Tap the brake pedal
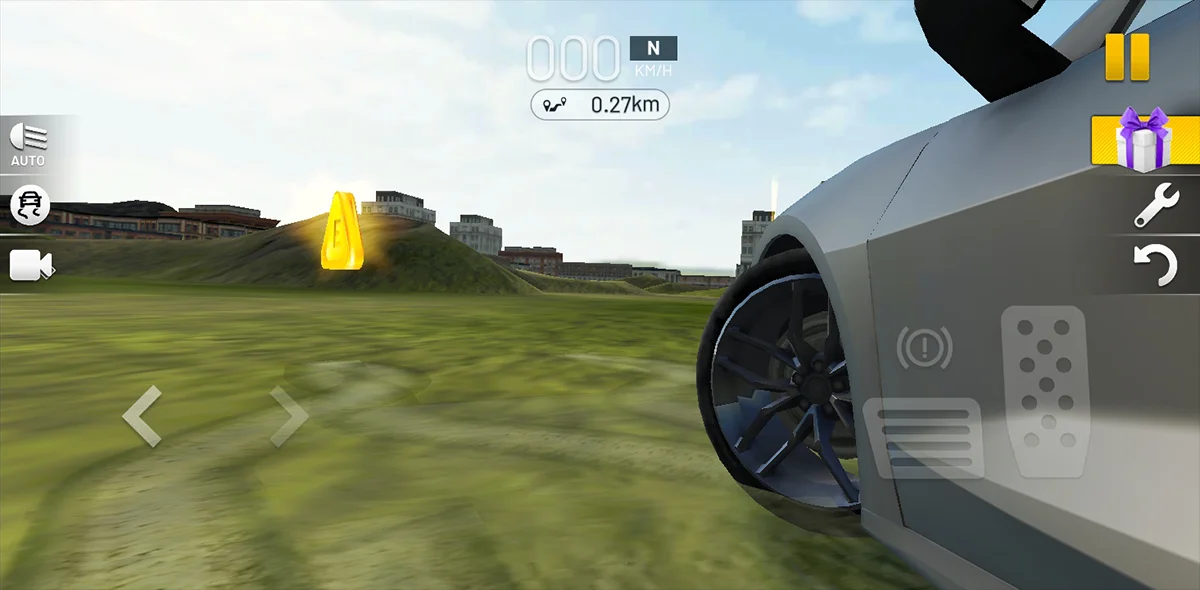 [923, 437]
